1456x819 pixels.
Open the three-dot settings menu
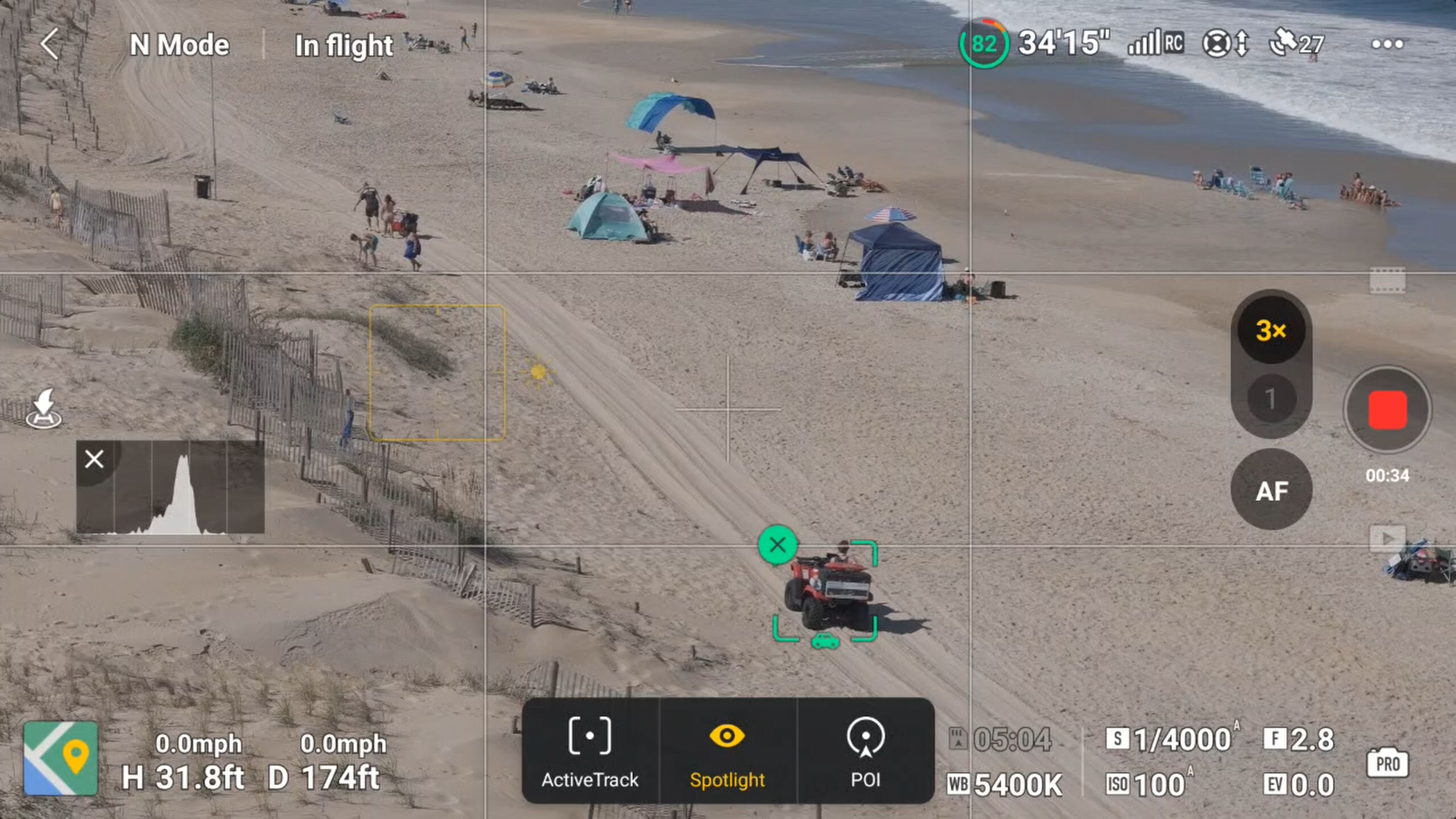(1387, 44)
